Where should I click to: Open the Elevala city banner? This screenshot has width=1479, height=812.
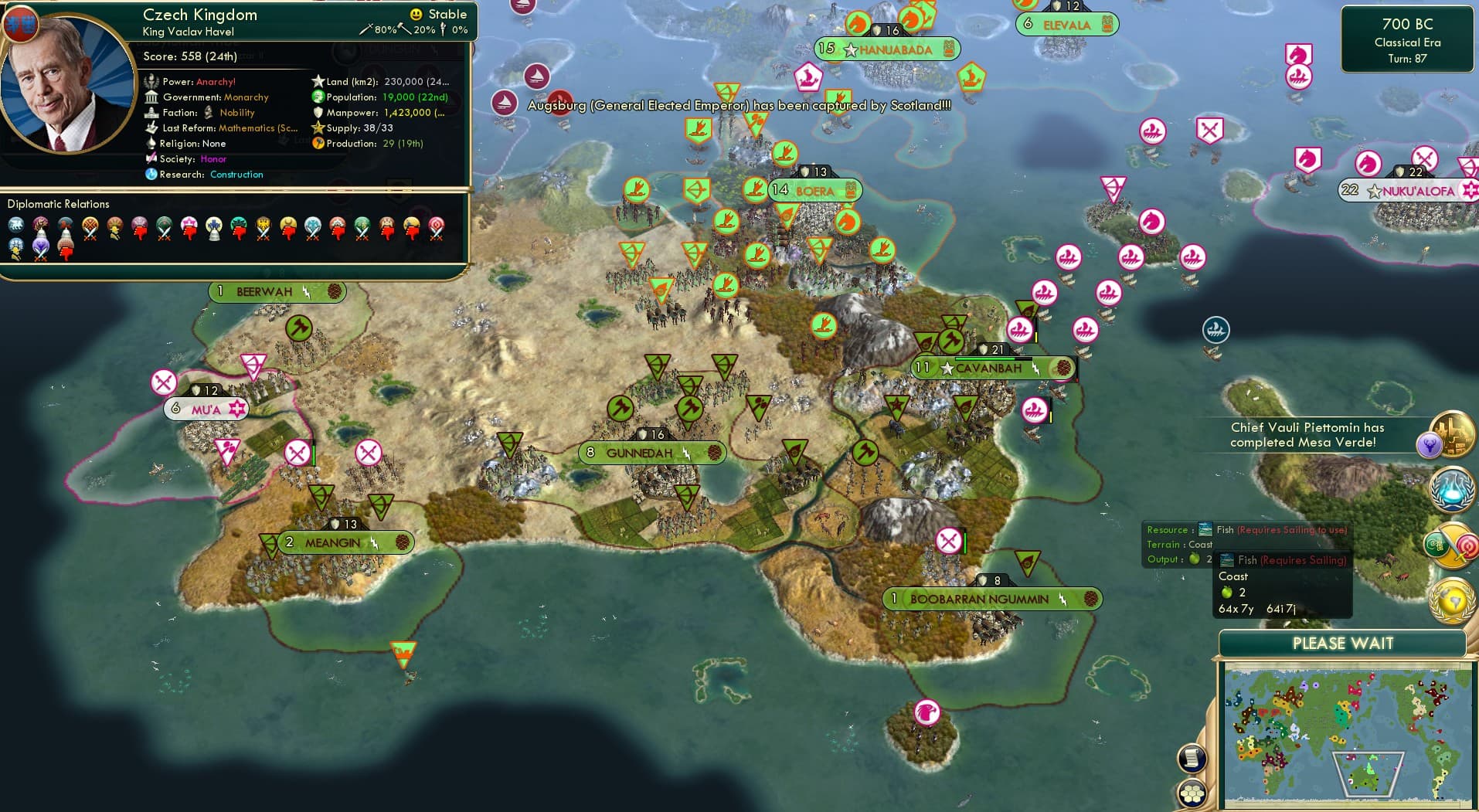pos(1066,25)
